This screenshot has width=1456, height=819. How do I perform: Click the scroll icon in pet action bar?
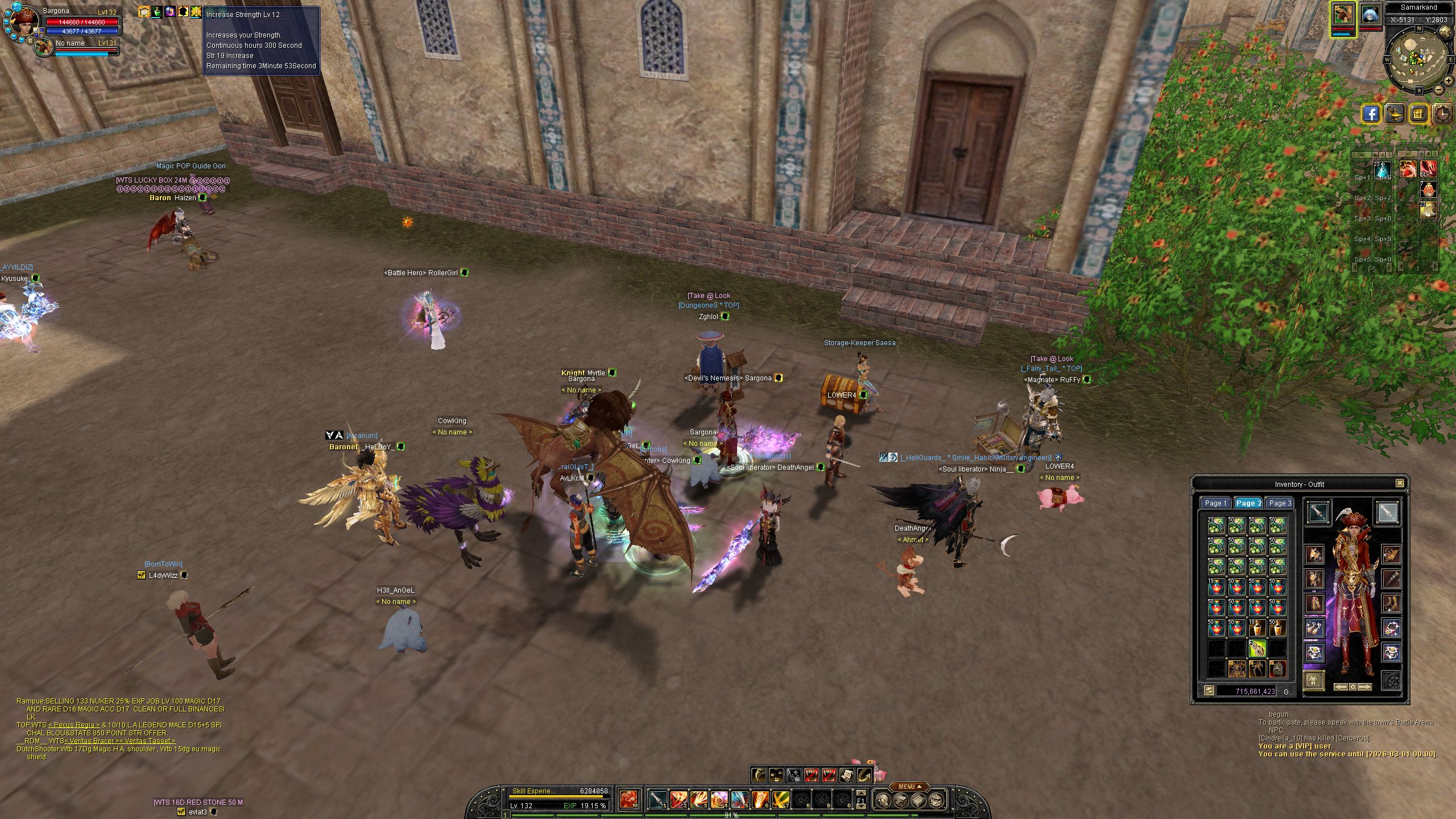[846, 775]
